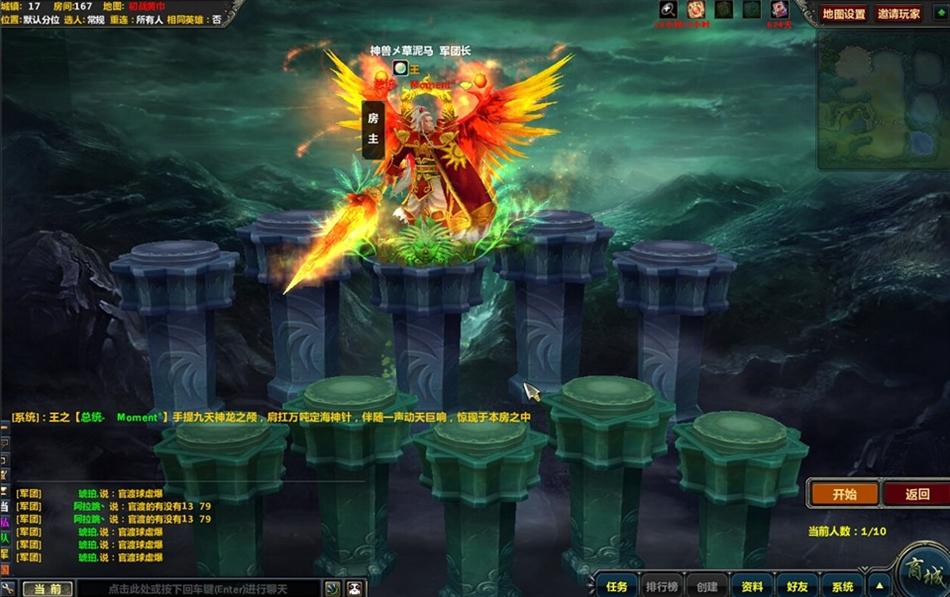This screenshot has width=950, height=597.
Task: Click the magnifying glass icon at the top
Action: tap(669, 10)
